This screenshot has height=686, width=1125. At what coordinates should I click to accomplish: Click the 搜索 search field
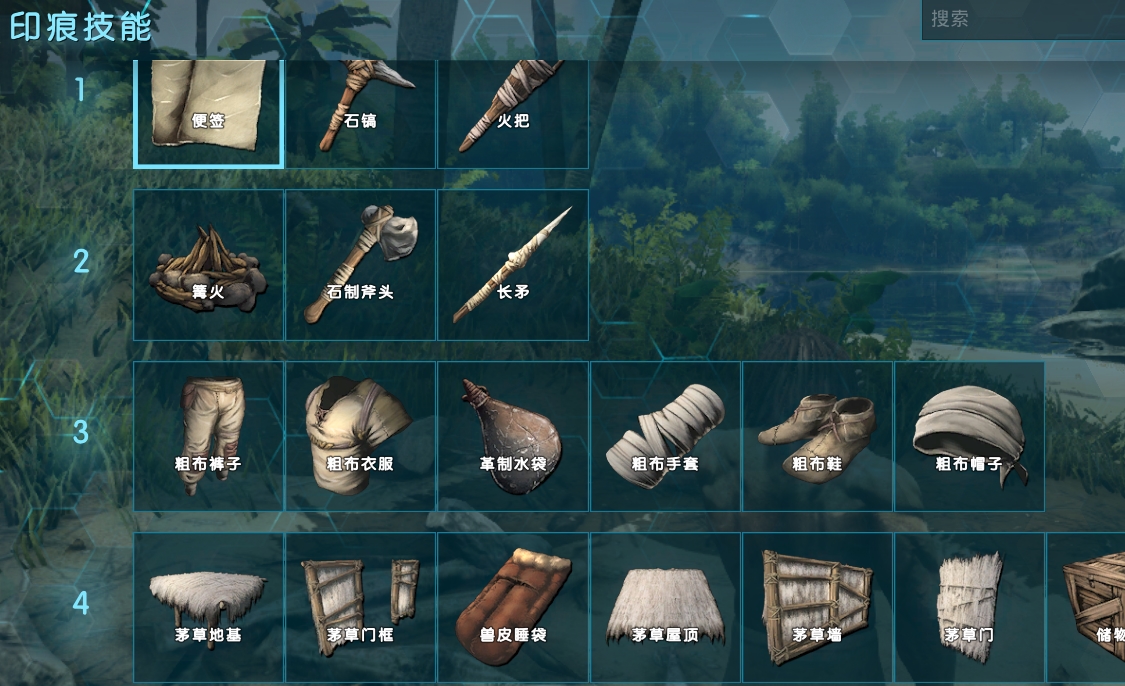(x=1020, y=19)
